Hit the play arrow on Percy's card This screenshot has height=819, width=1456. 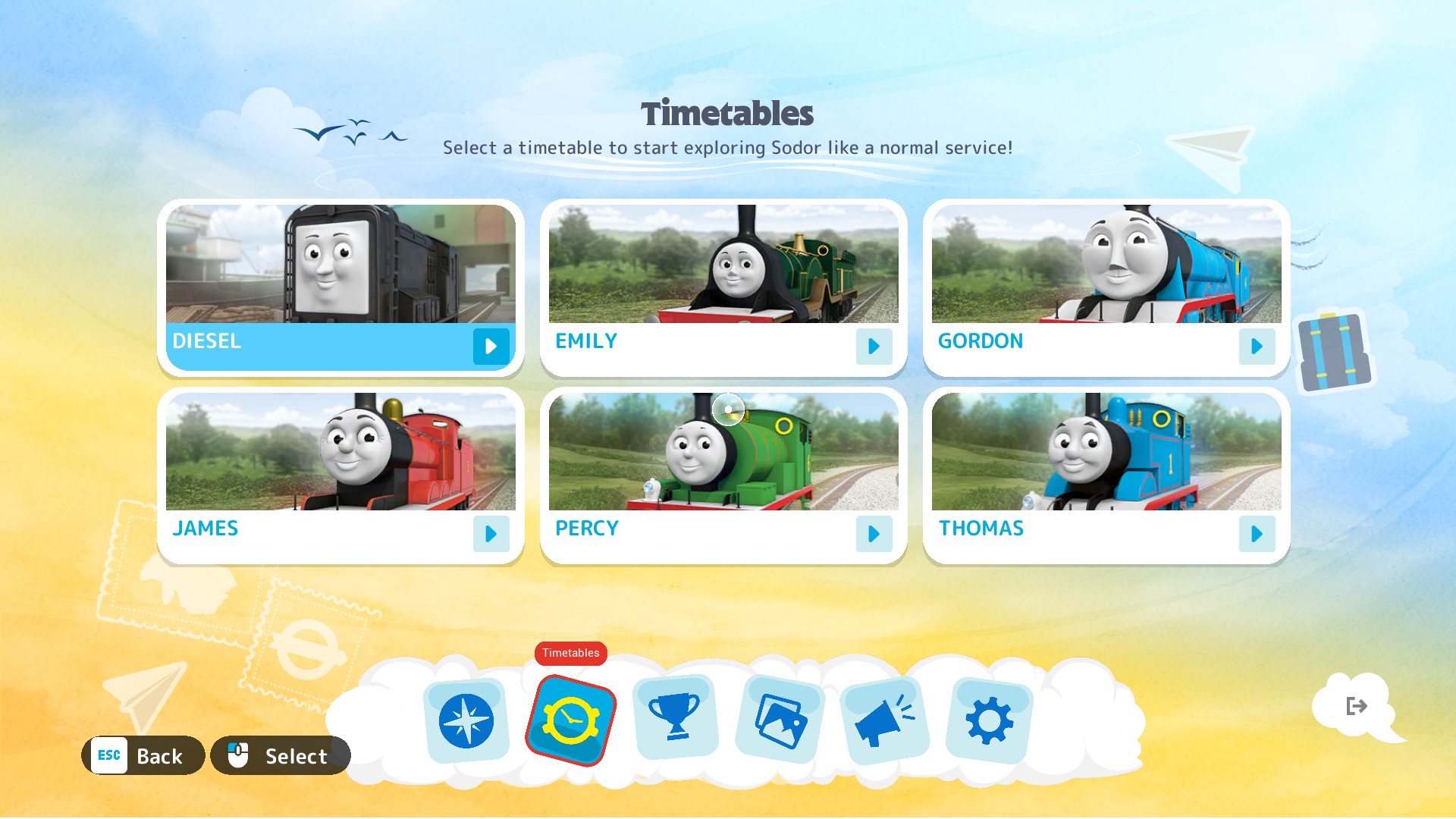pyautogui.click(x=874, y=534)
